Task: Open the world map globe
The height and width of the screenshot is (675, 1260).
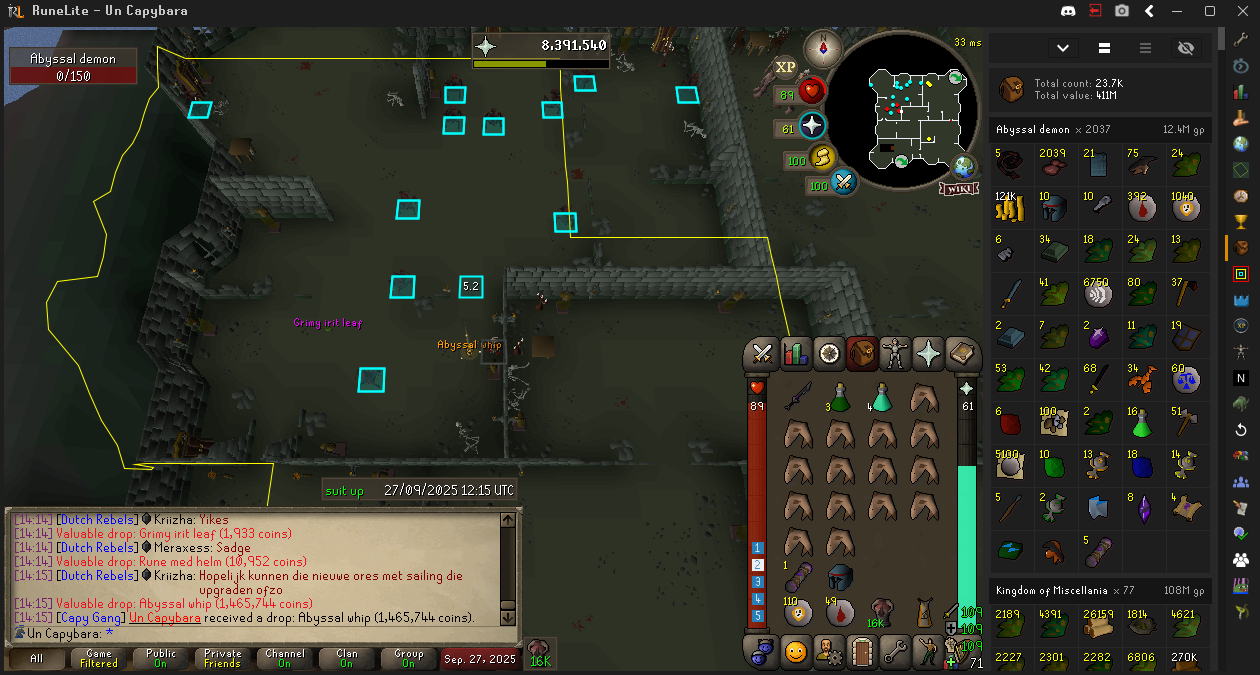Action: [x=964, y=166]
